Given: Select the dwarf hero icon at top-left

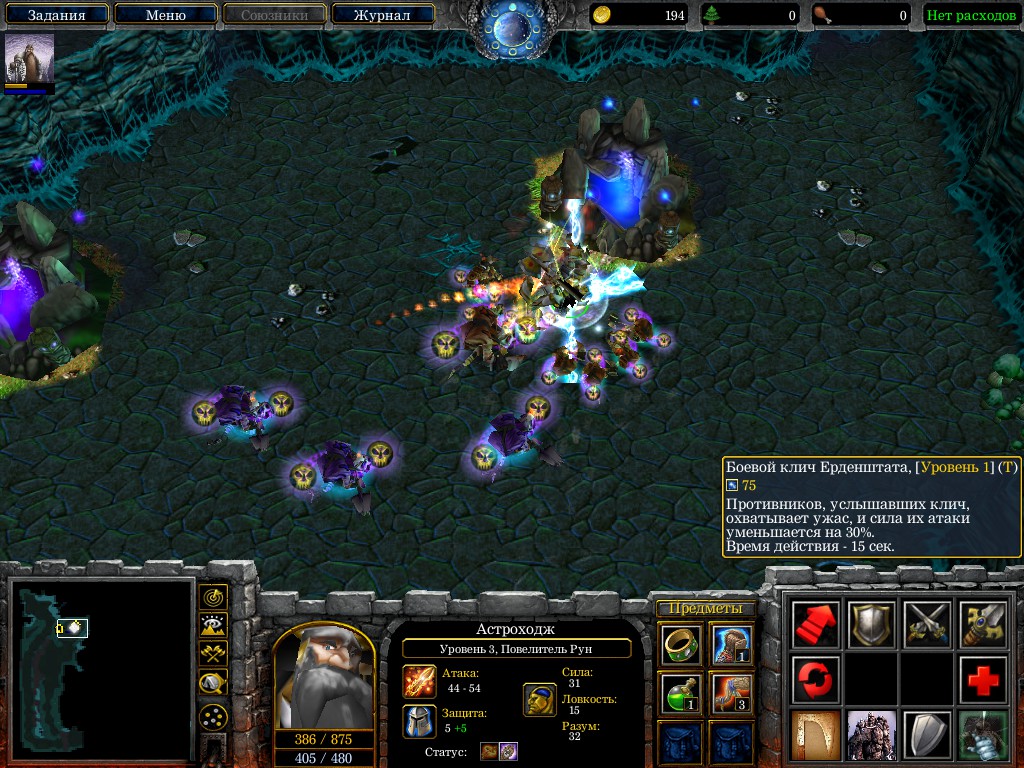Looking at the screenshot, I should [29, 58].
